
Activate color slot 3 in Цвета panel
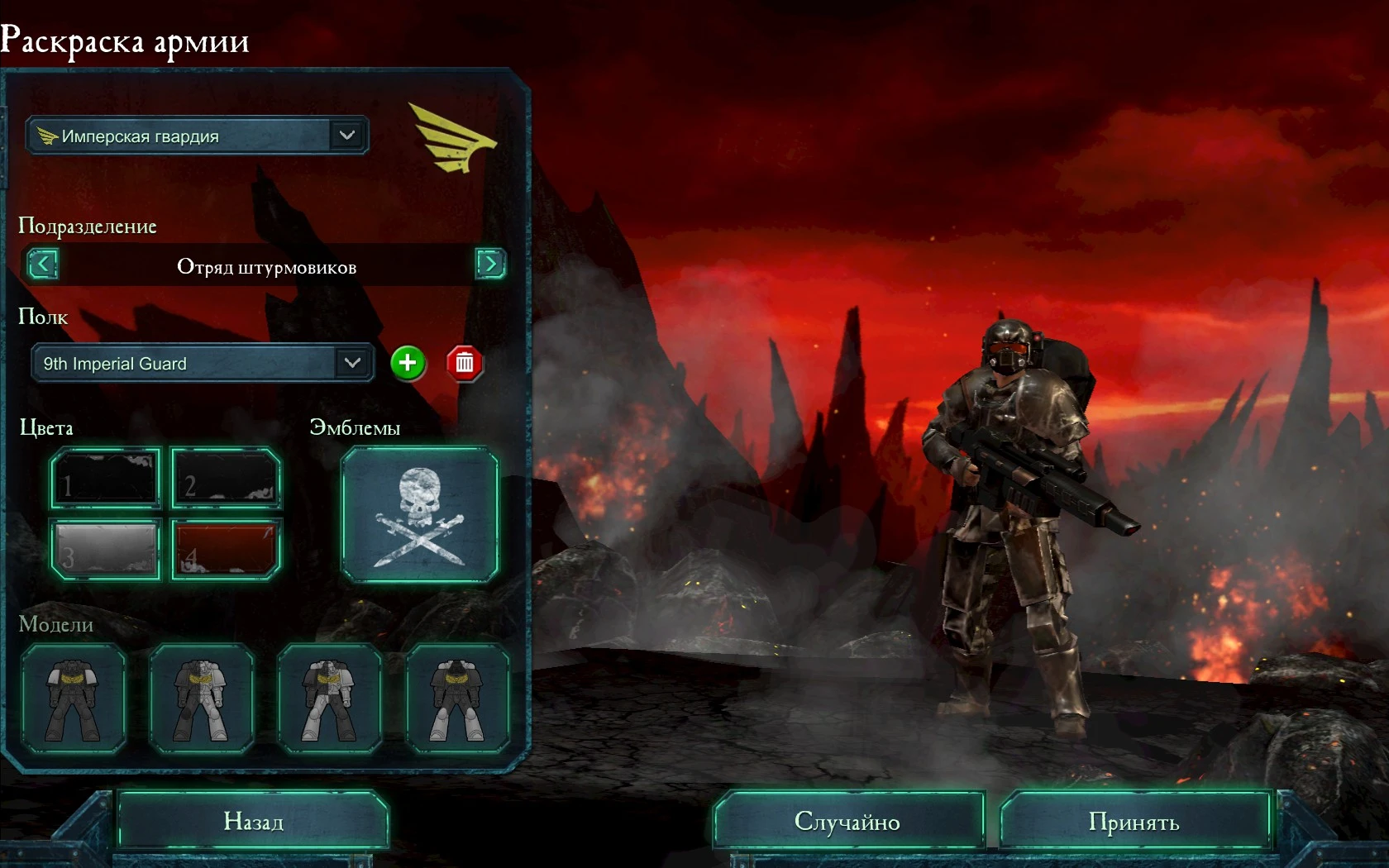(104, 550)
